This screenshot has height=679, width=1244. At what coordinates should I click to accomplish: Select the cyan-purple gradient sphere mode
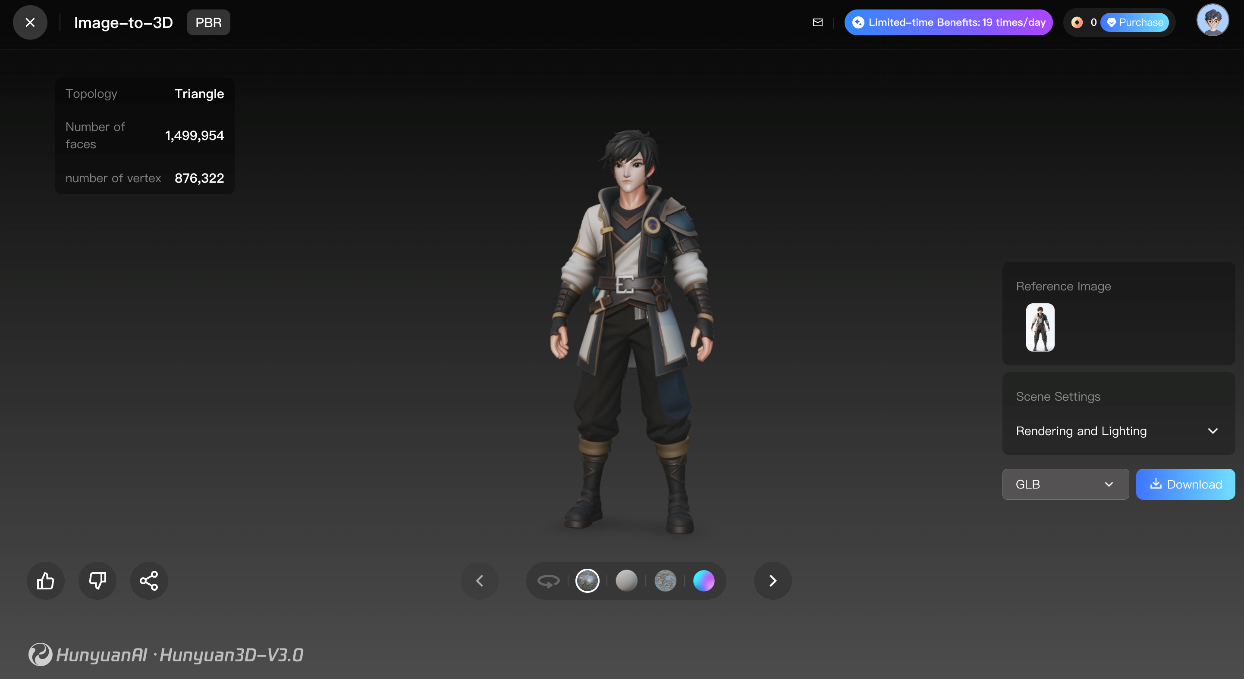(x=704, y=580)
